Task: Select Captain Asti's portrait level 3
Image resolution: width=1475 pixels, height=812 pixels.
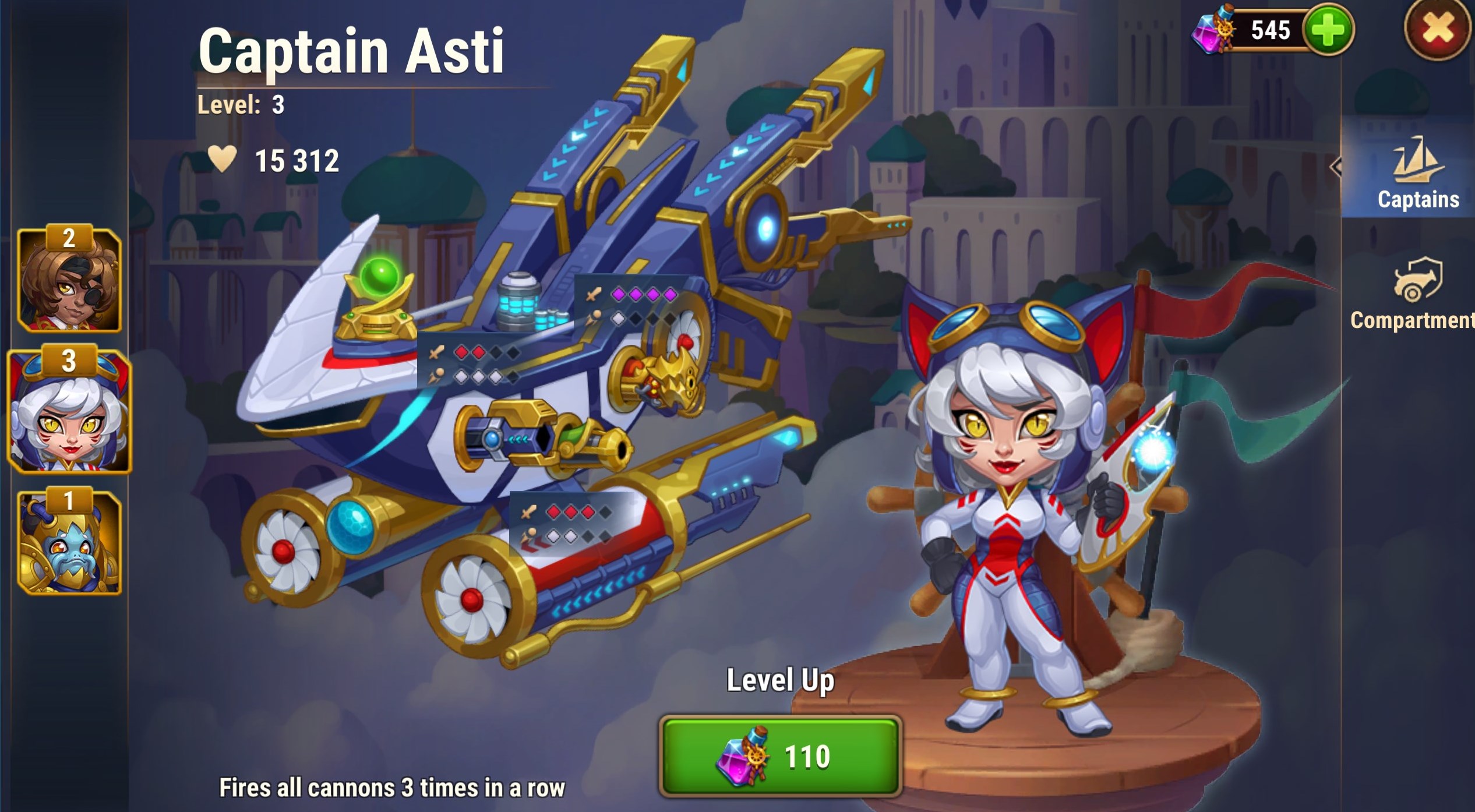Action: click(69, 412)
